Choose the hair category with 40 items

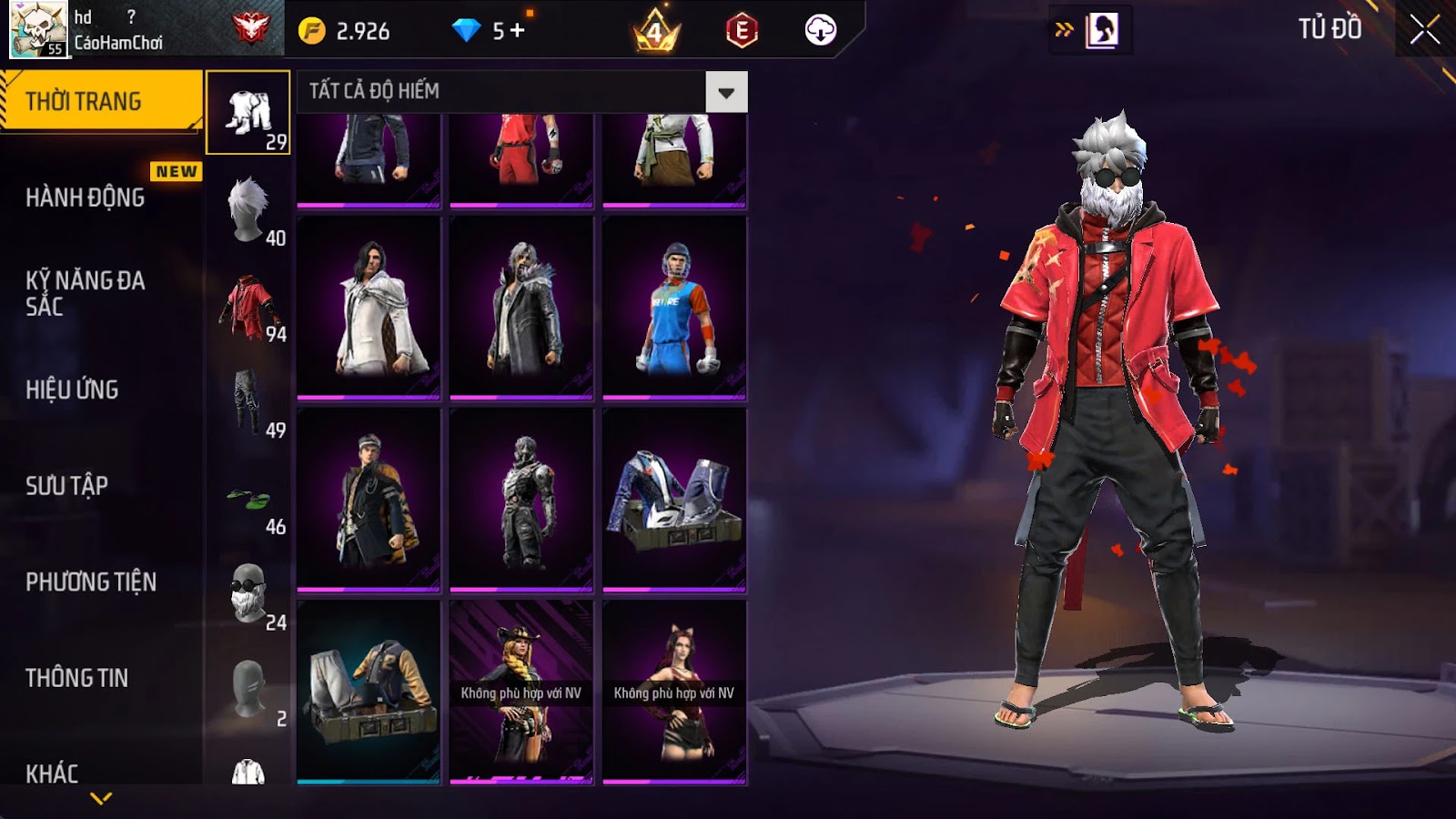point(248,209)
